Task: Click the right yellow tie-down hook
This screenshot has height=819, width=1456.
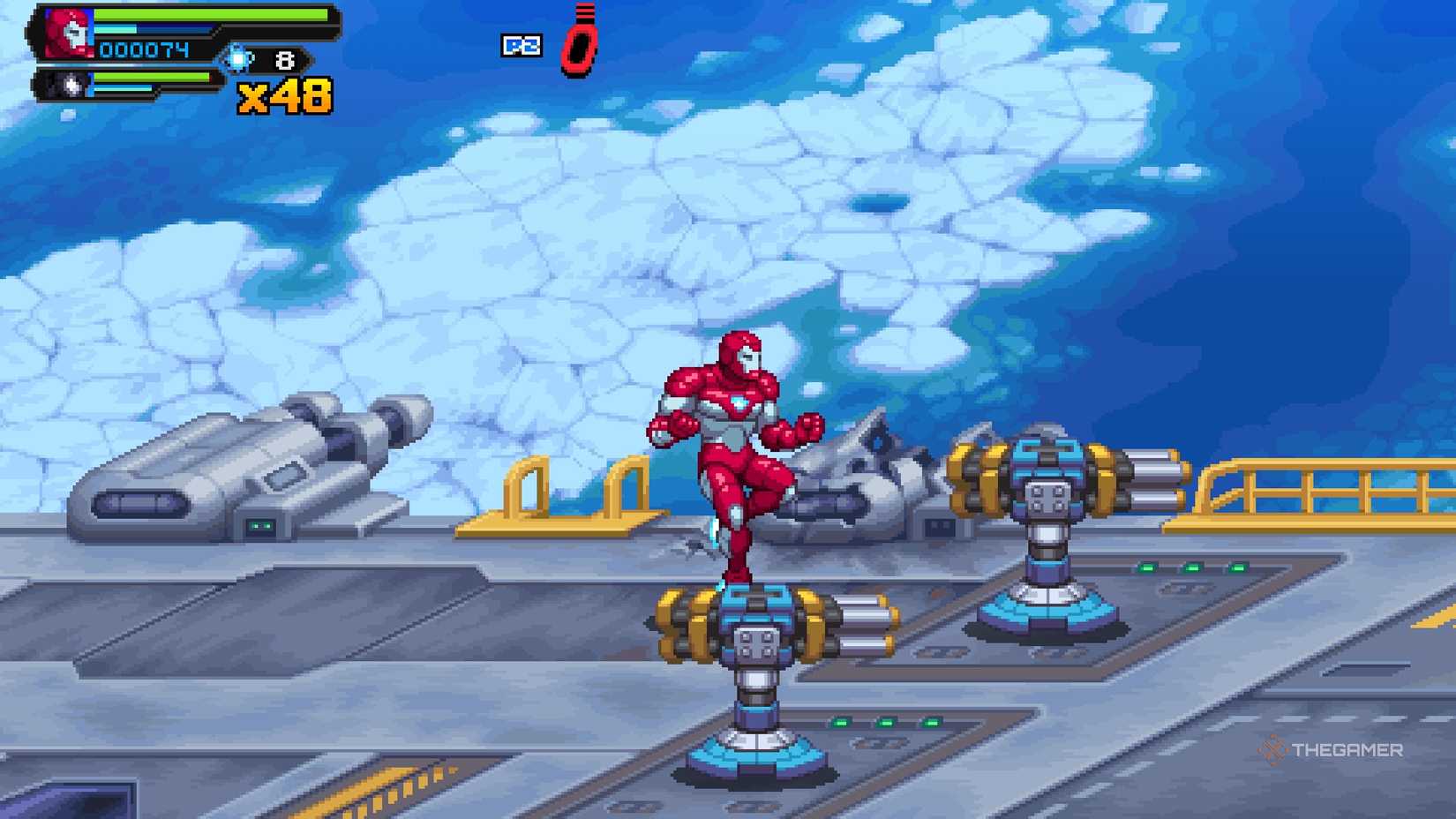Action: pyautogui.click(x=628, y=488)
